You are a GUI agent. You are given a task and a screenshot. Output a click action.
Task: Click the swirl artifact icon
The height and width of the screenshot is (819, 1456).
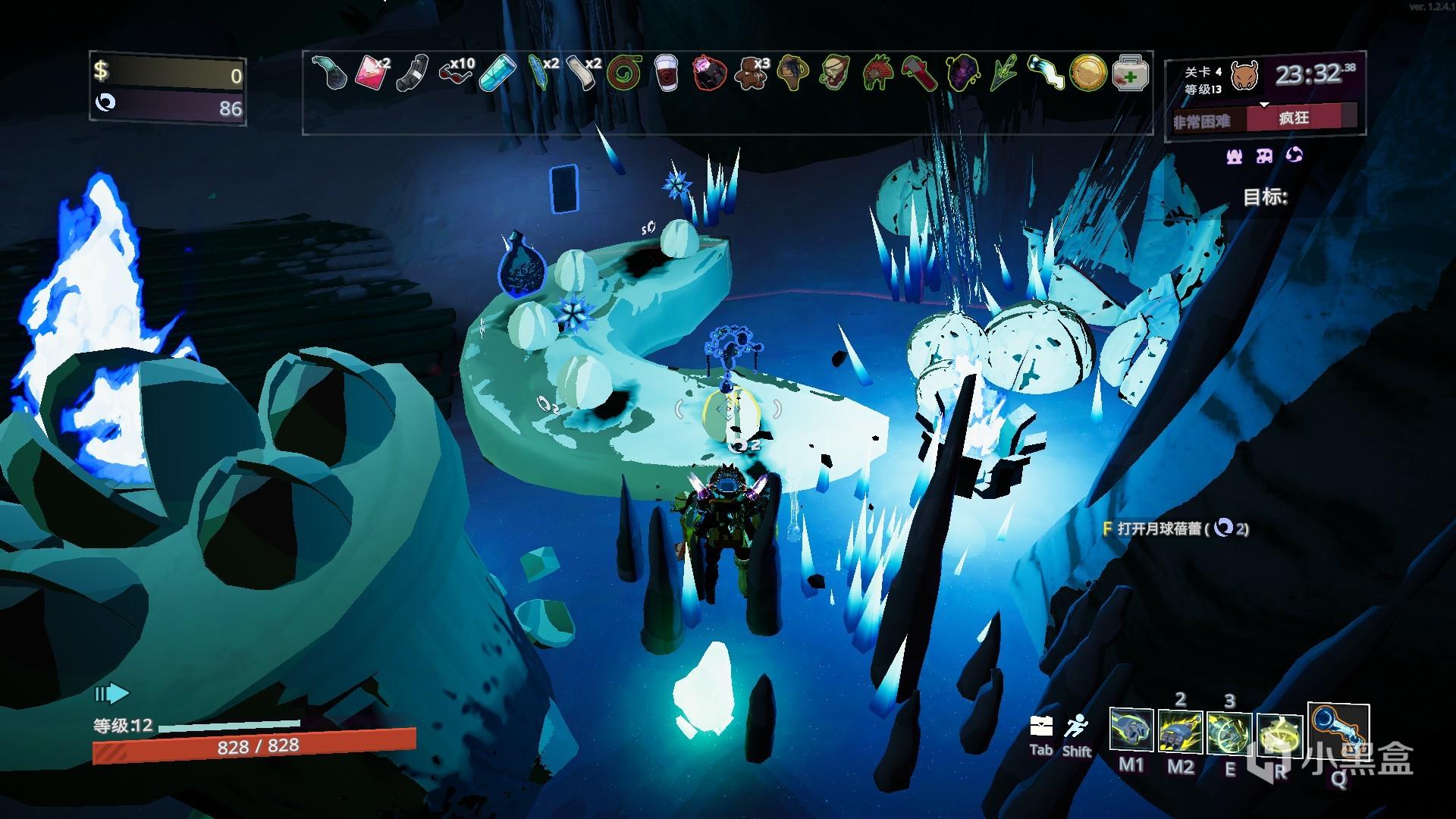[x=1294, y=155]
